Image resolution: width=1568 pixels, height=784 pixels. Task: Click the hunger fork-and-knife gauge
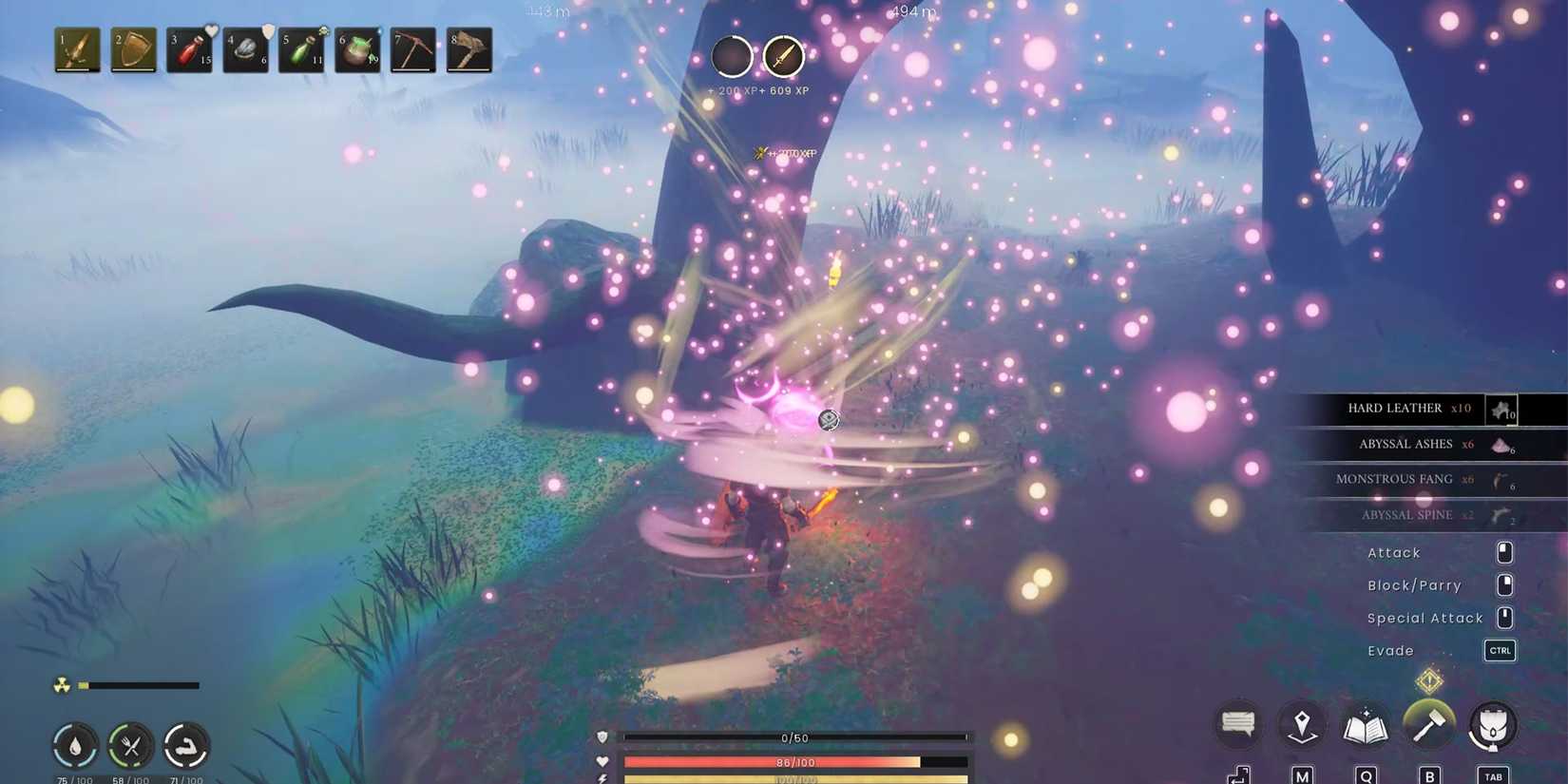[x=132, y=746]
